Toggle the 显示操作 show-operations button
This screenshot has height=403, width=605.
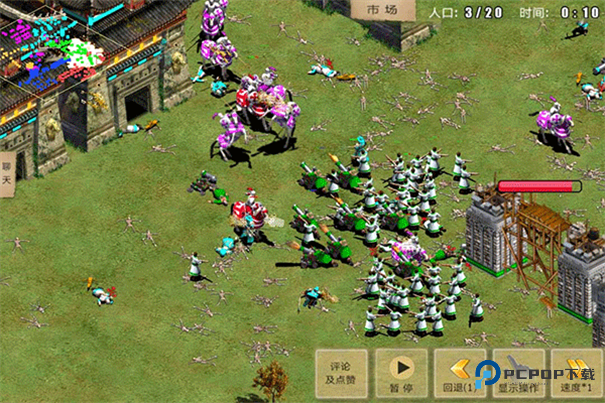[518, 374]
